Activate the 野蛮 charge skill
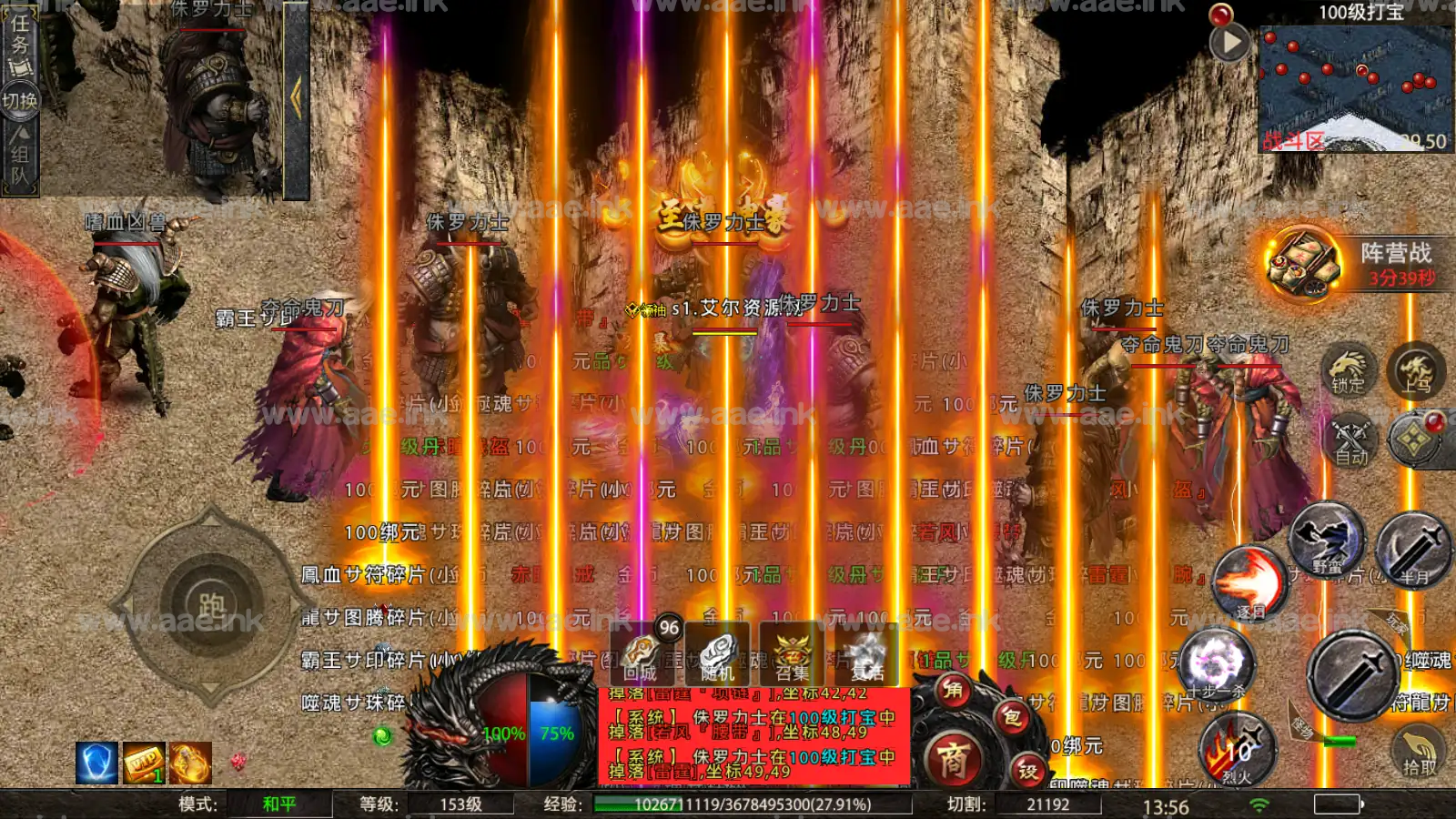The image size is (1456, 819). coord(1327,541)
